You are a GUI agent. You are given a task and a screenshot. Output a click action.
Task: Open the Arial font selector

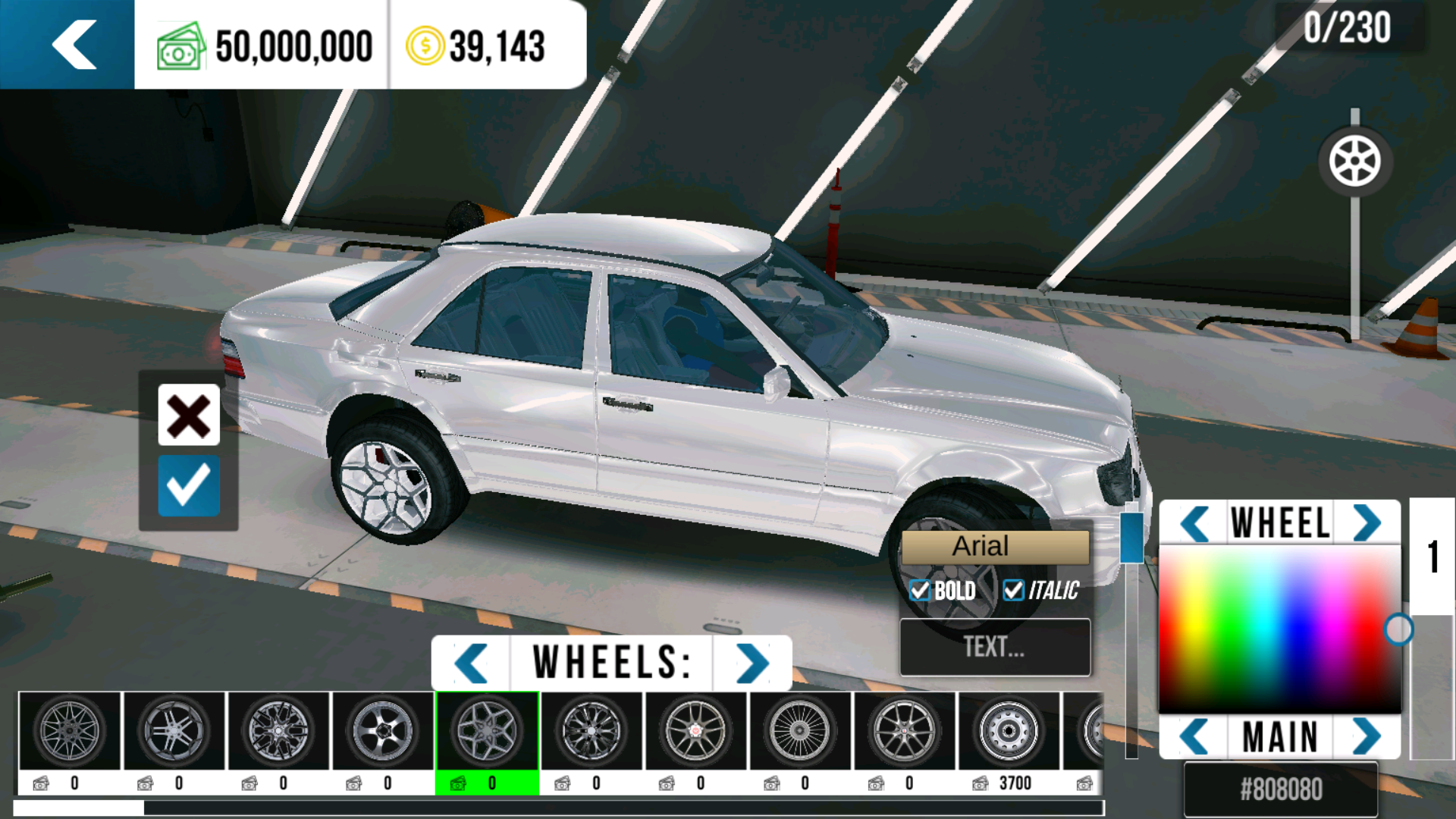point(994,547)
